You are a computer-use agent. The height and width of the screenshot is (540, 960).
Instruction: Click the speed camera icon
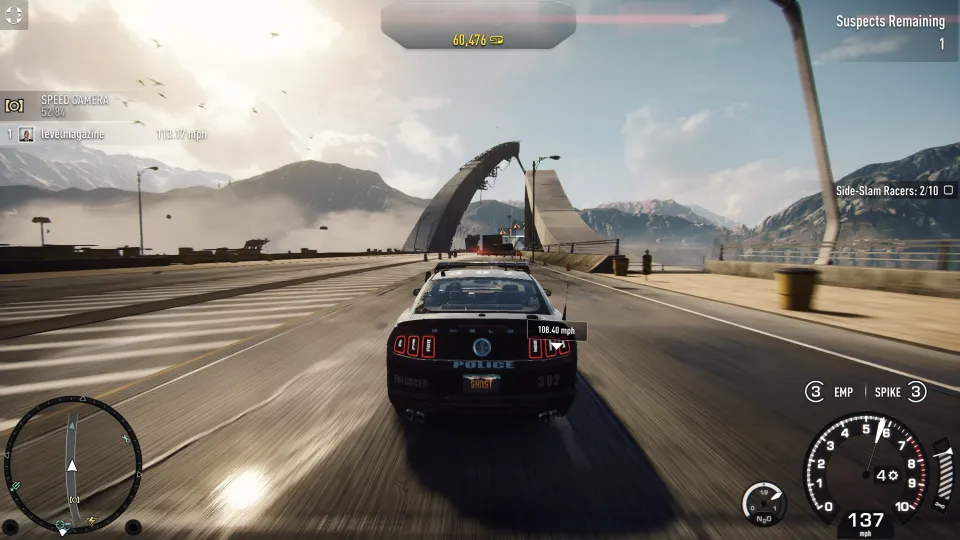[15, 105]
